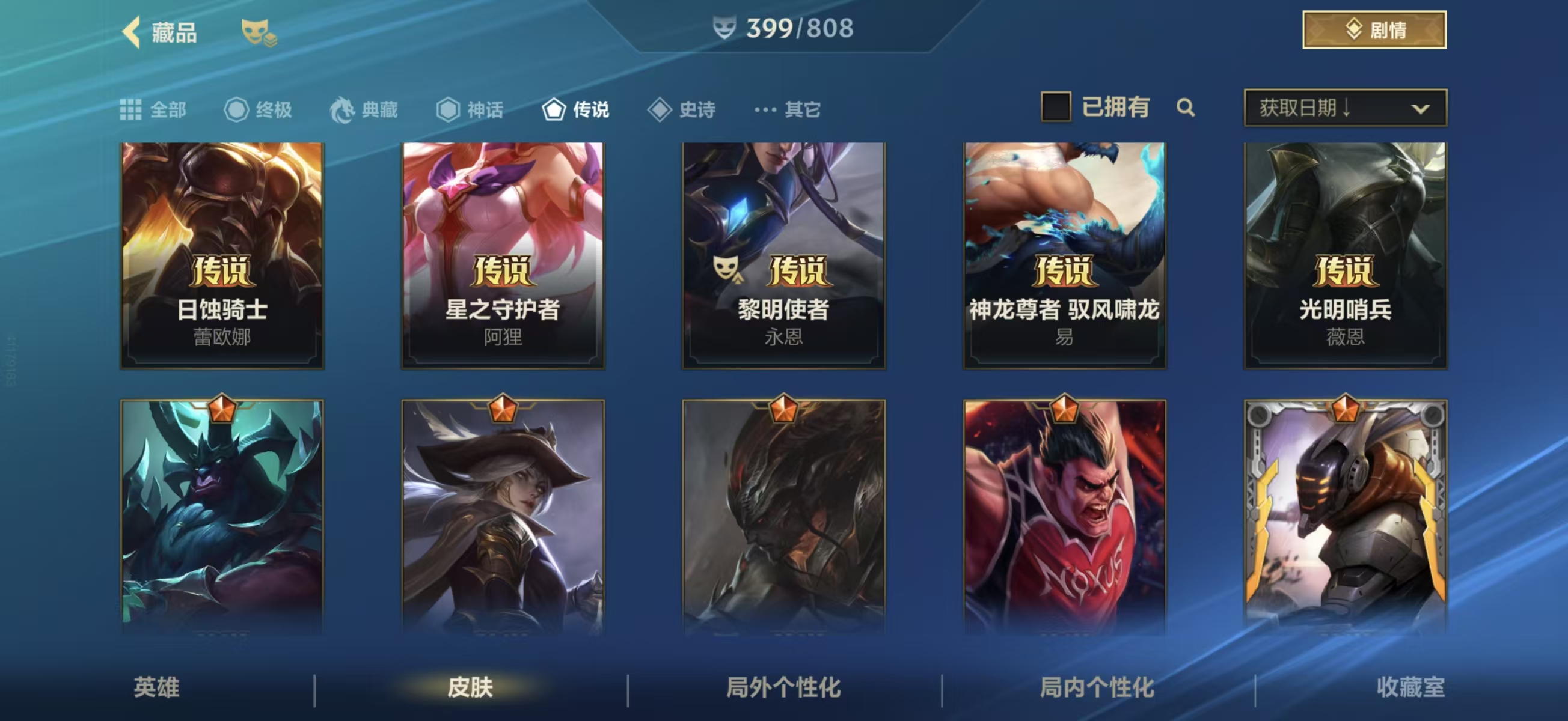1568x721 pixels.
Task: Switch to the 英雄 bottom tab
Action: pyautogui.click(x=156, y=687)
